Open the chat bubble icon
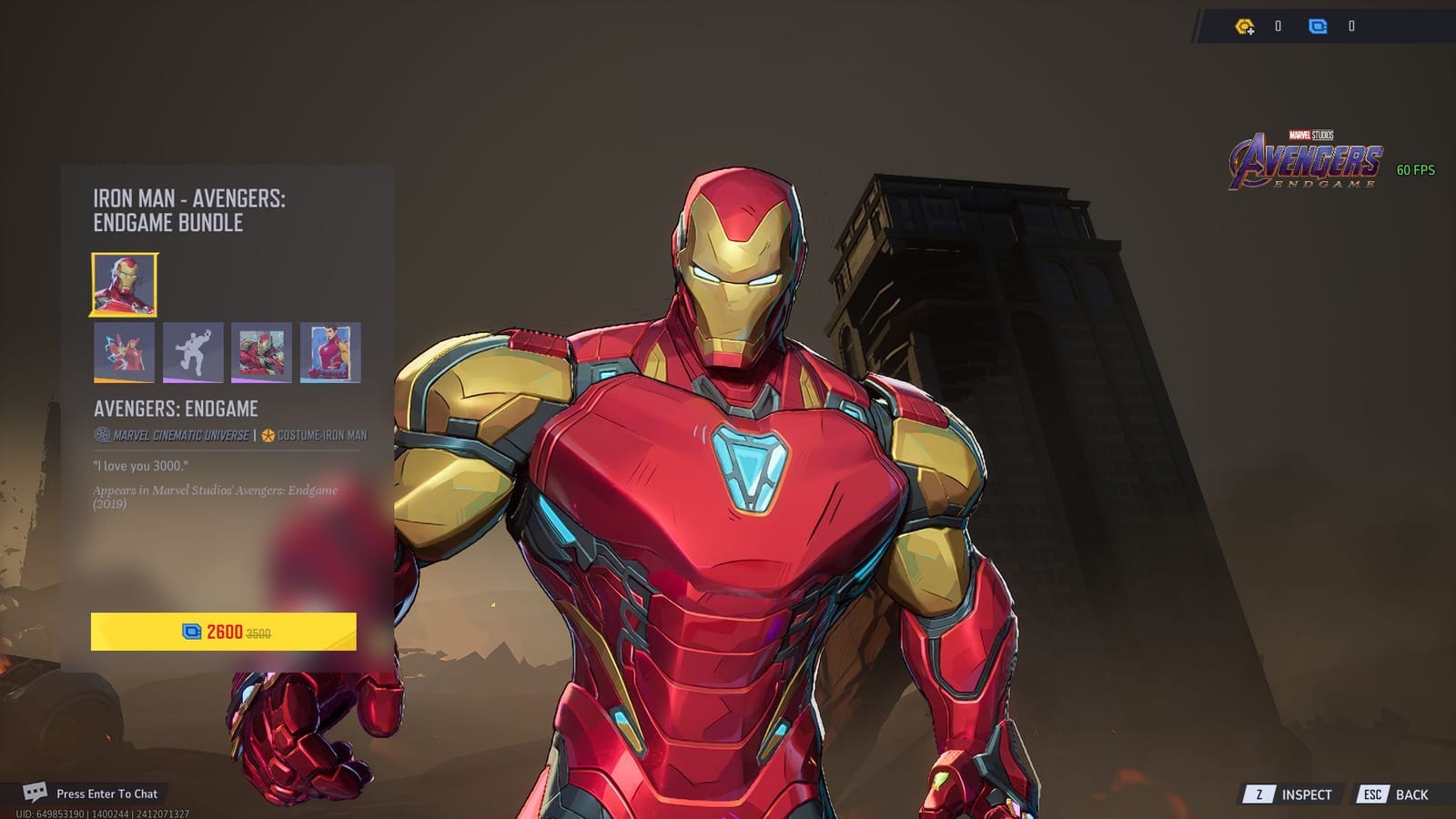The height and width of the screenshot is (819, 1456). tap(35, 794)
